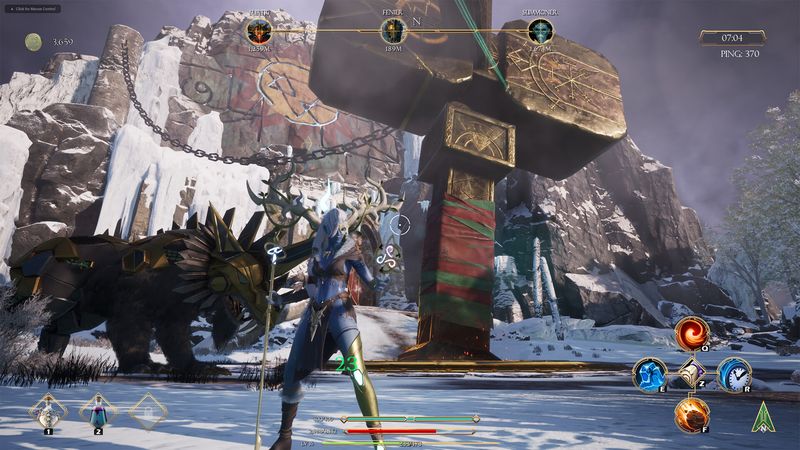Open the gold coin currency icon
Viewport: 800px width, 450px height.
coord(33,41)
